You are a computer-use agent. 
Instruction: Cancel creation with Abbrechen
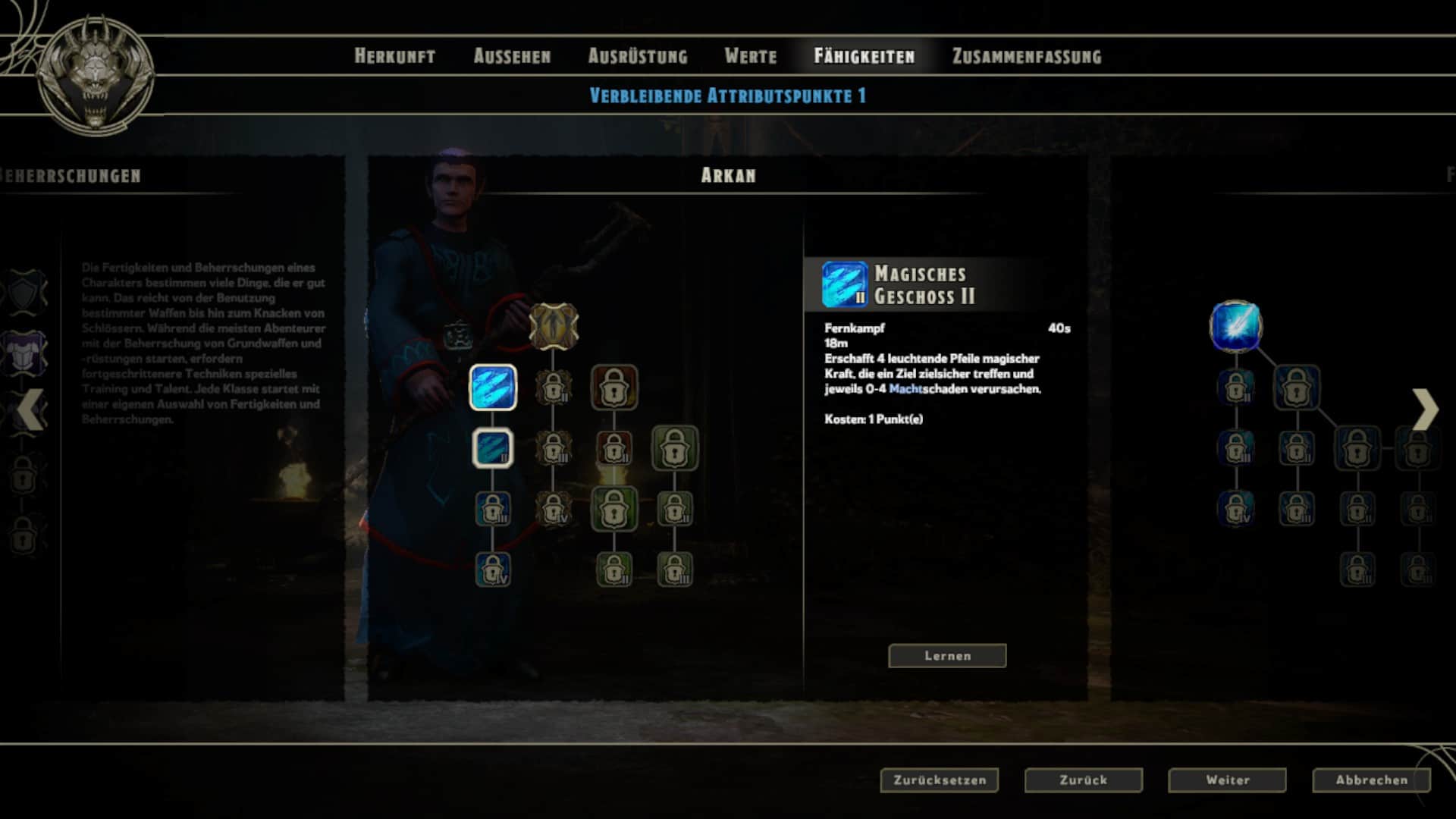[1371, 780]
